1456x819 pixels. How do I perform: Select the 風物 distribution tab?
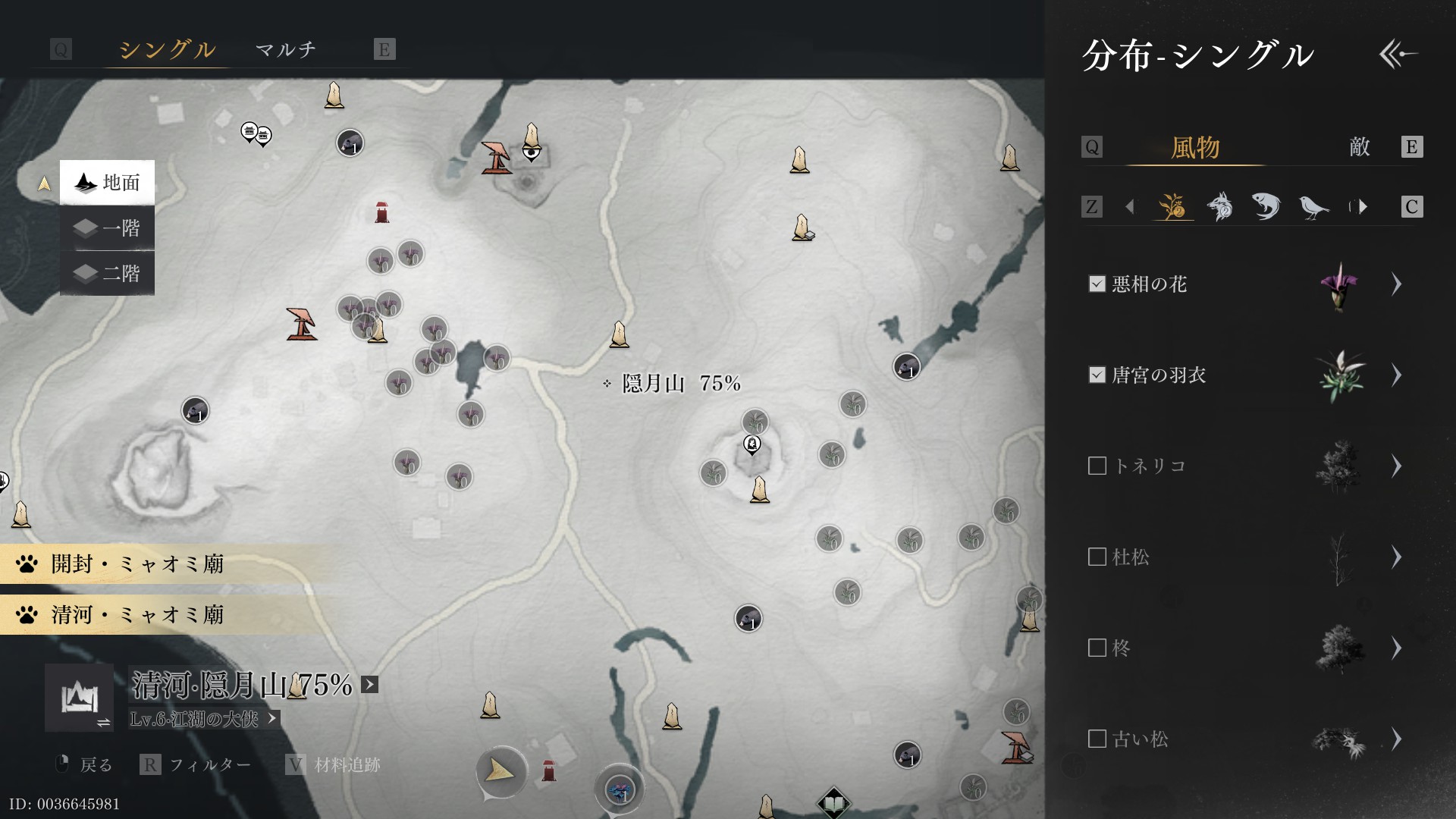pos(1194,147)
